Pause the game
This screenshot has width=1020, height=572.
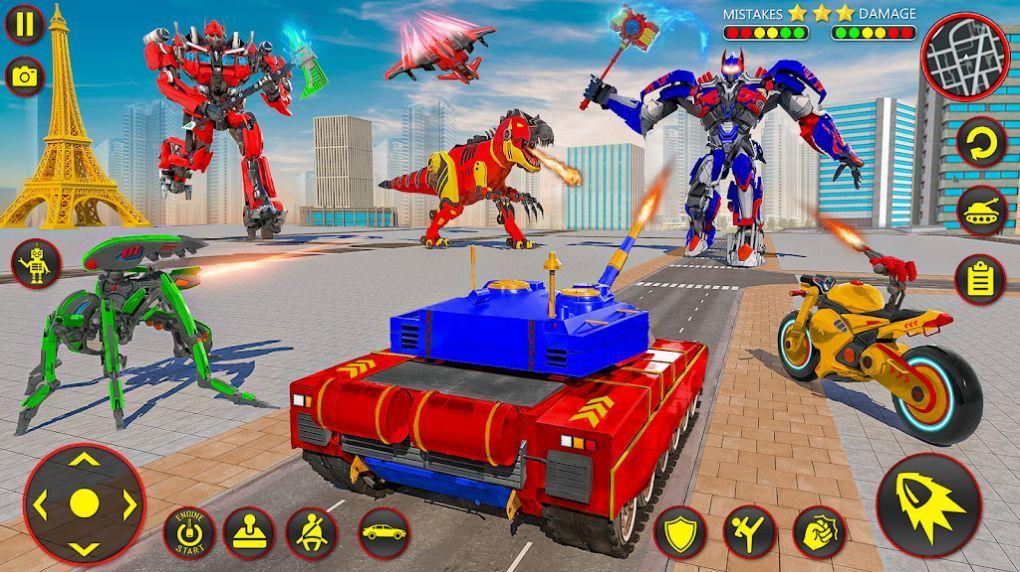click(24, 24)
